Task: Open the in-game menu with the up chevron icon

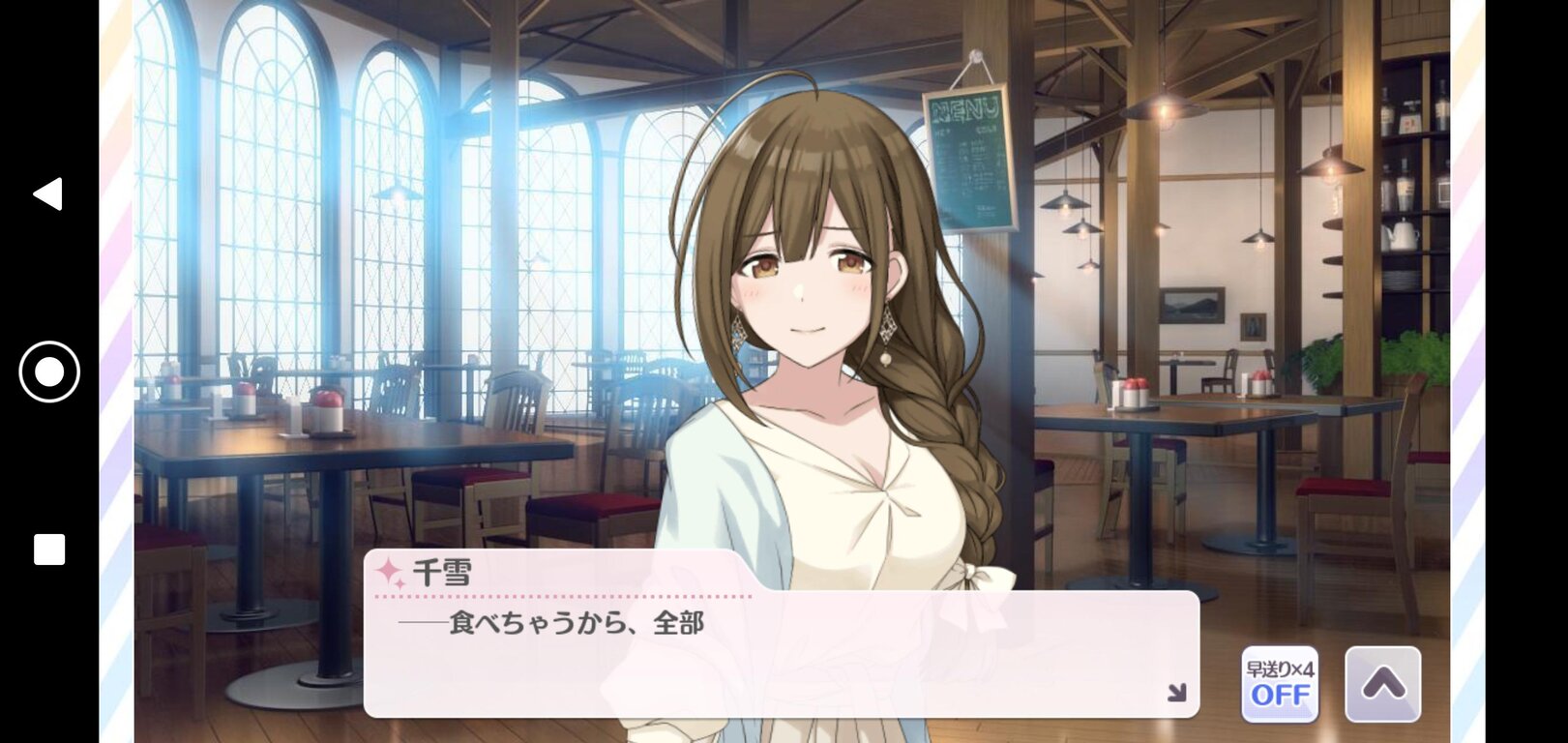Action: click(1385, 684)
